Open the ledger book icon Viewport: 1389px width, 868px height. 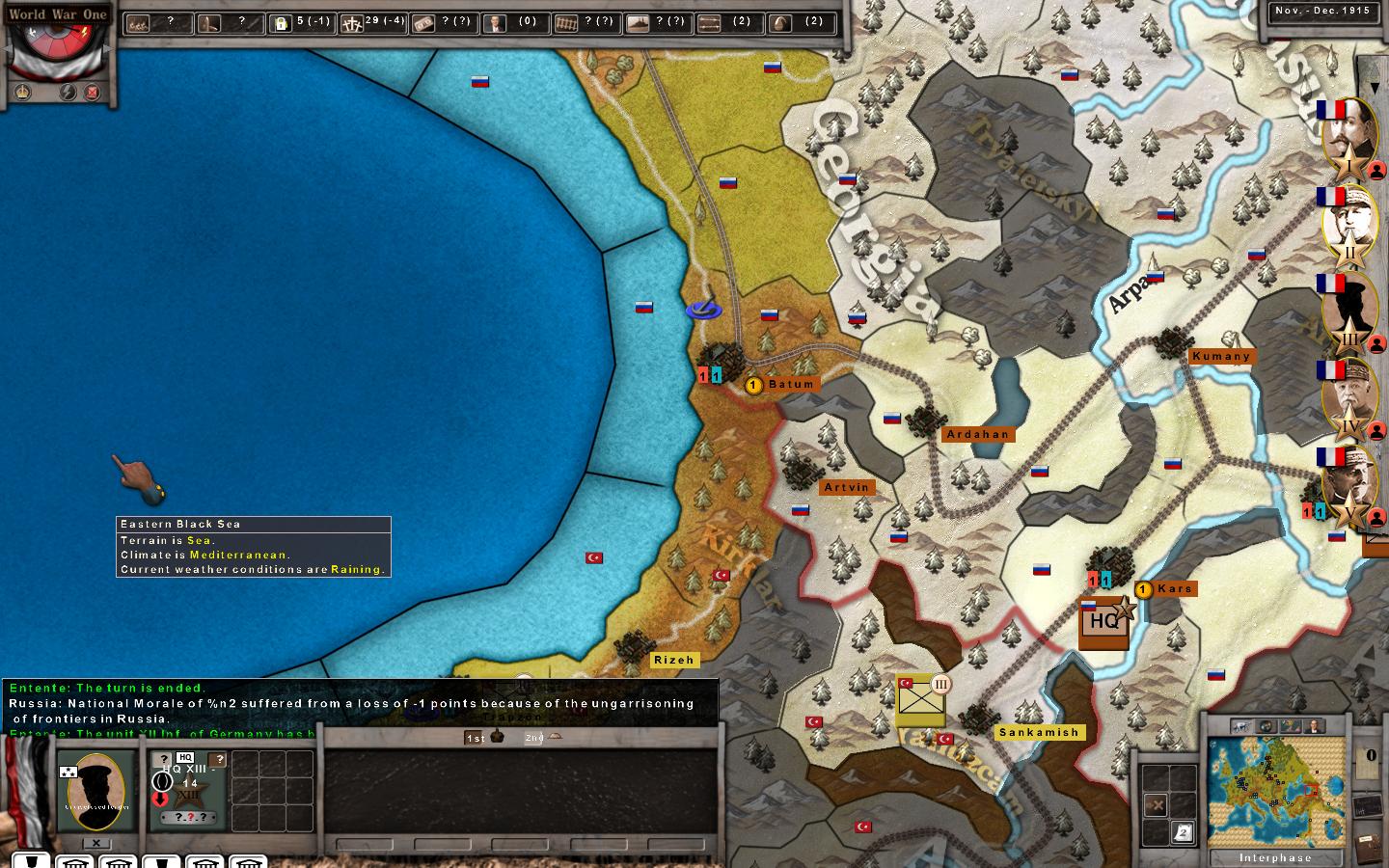click(1368, 846)
